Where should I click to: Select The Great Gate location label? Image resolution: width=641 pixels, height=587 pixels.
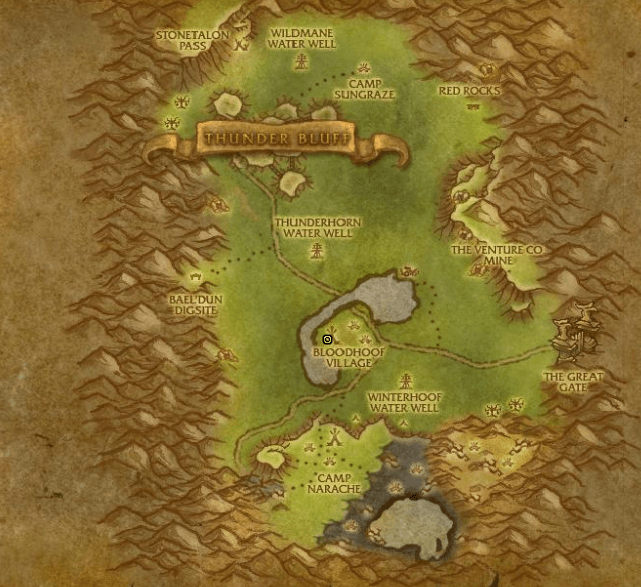tap(573, 381)
